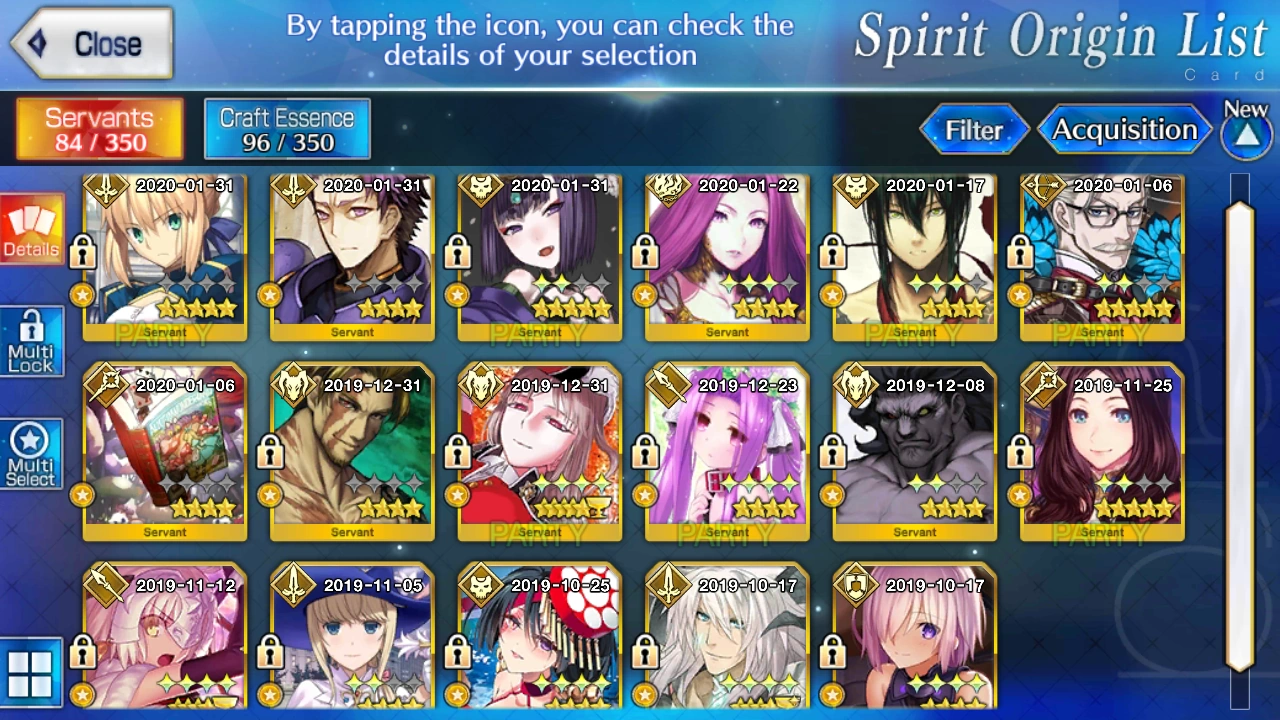The width and height of the screenshot is (1280, 720).
Task: Open the Filter options
Action: point(974,130)
